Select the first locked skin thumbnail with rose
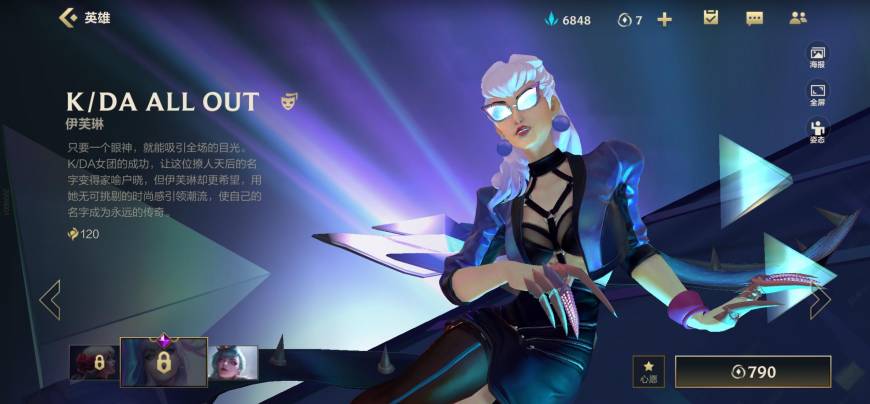Screen dimensions: 870x404 click(92, 363)
